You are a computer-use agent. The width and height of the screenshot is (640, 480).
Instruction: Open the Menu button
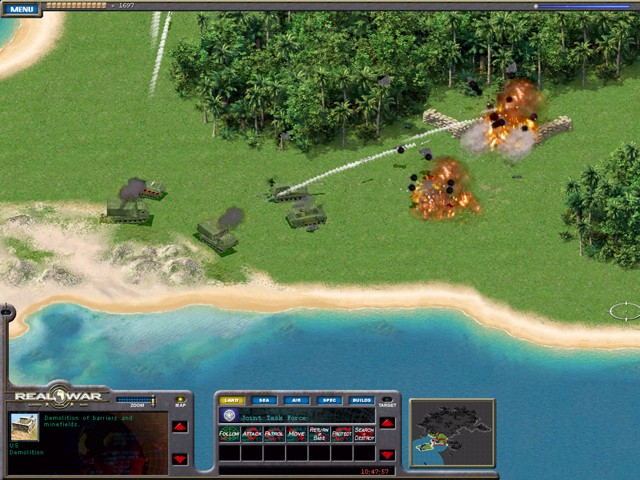(21, 9)
